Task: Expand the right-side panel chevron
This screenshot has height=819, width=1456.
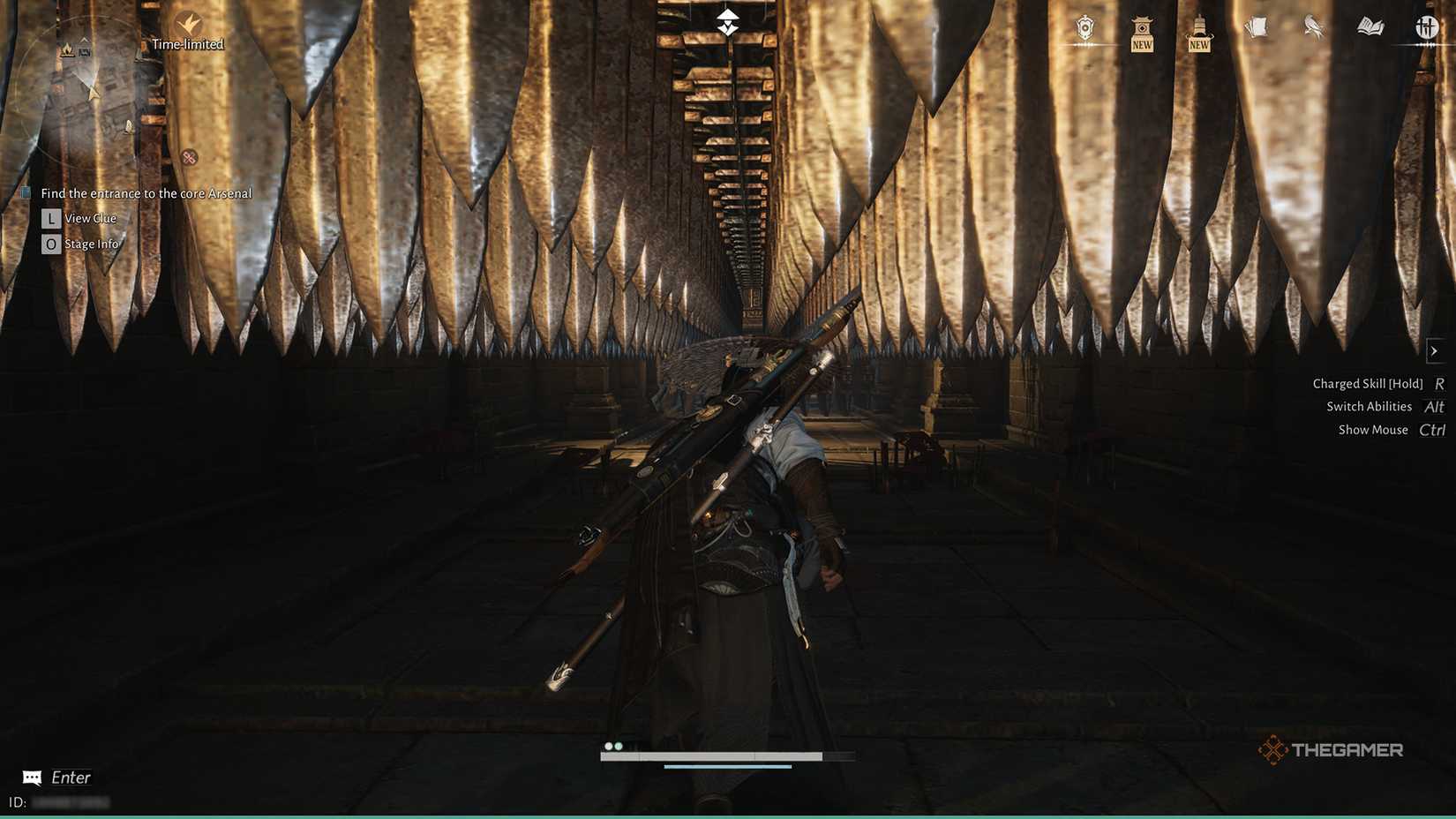Action: (1436, 350)
